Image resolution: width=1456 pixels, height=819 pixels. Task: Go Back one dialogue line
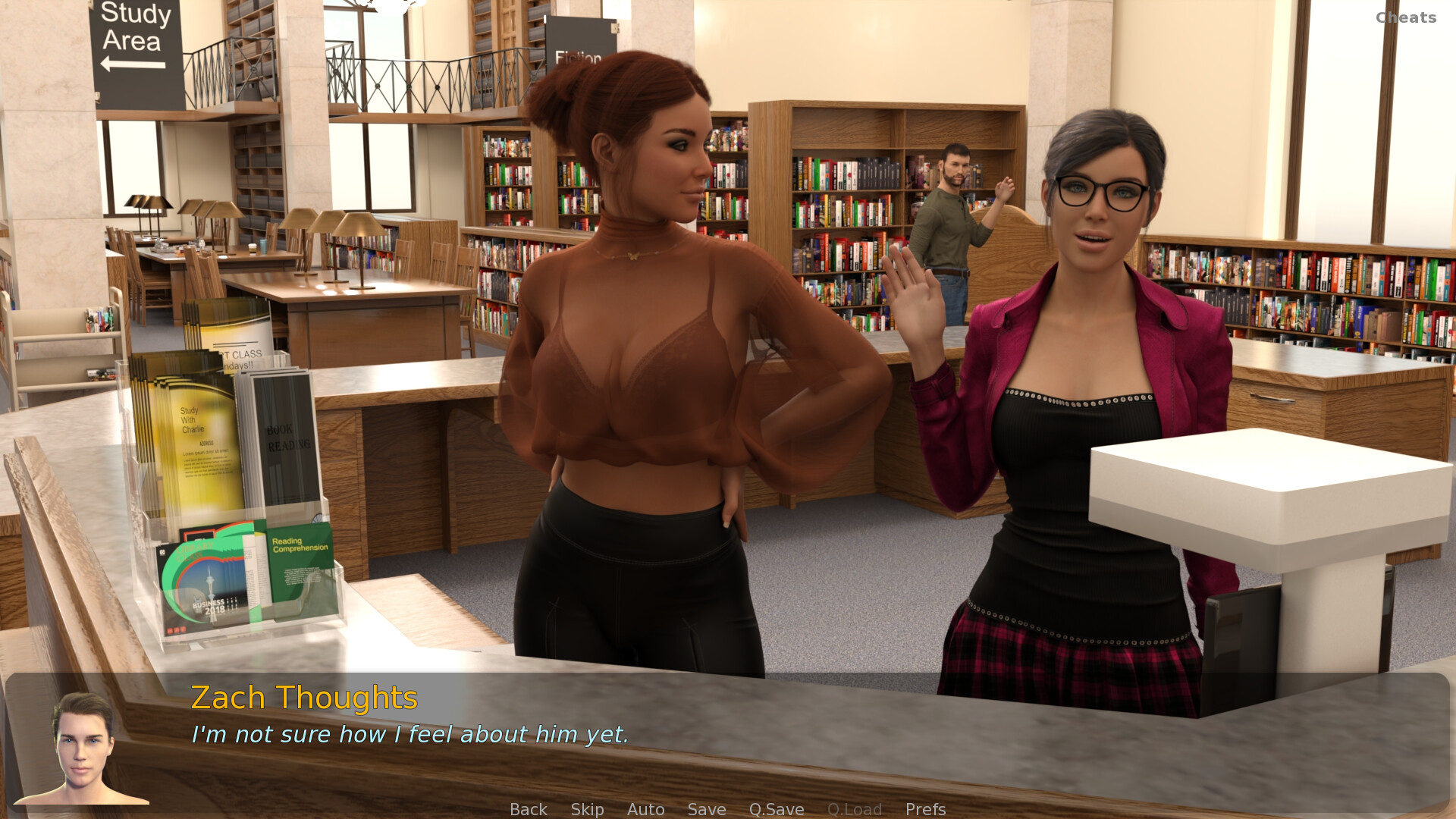tap(528, 809)
